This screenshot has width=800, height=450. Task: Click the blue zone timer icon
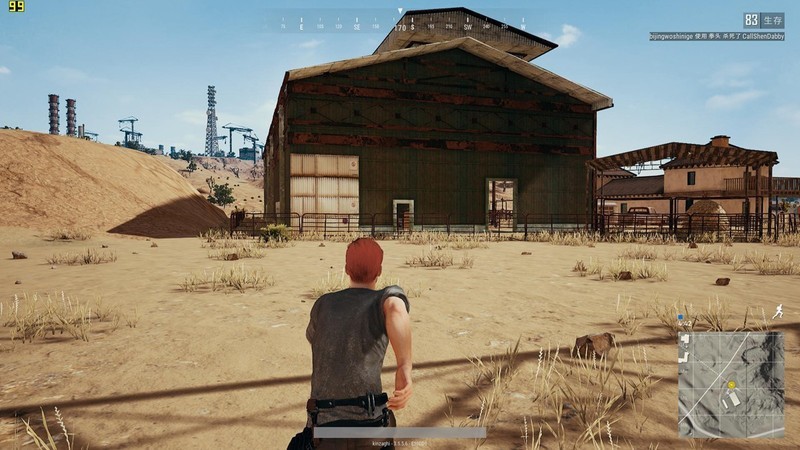[x=681, y=318]
